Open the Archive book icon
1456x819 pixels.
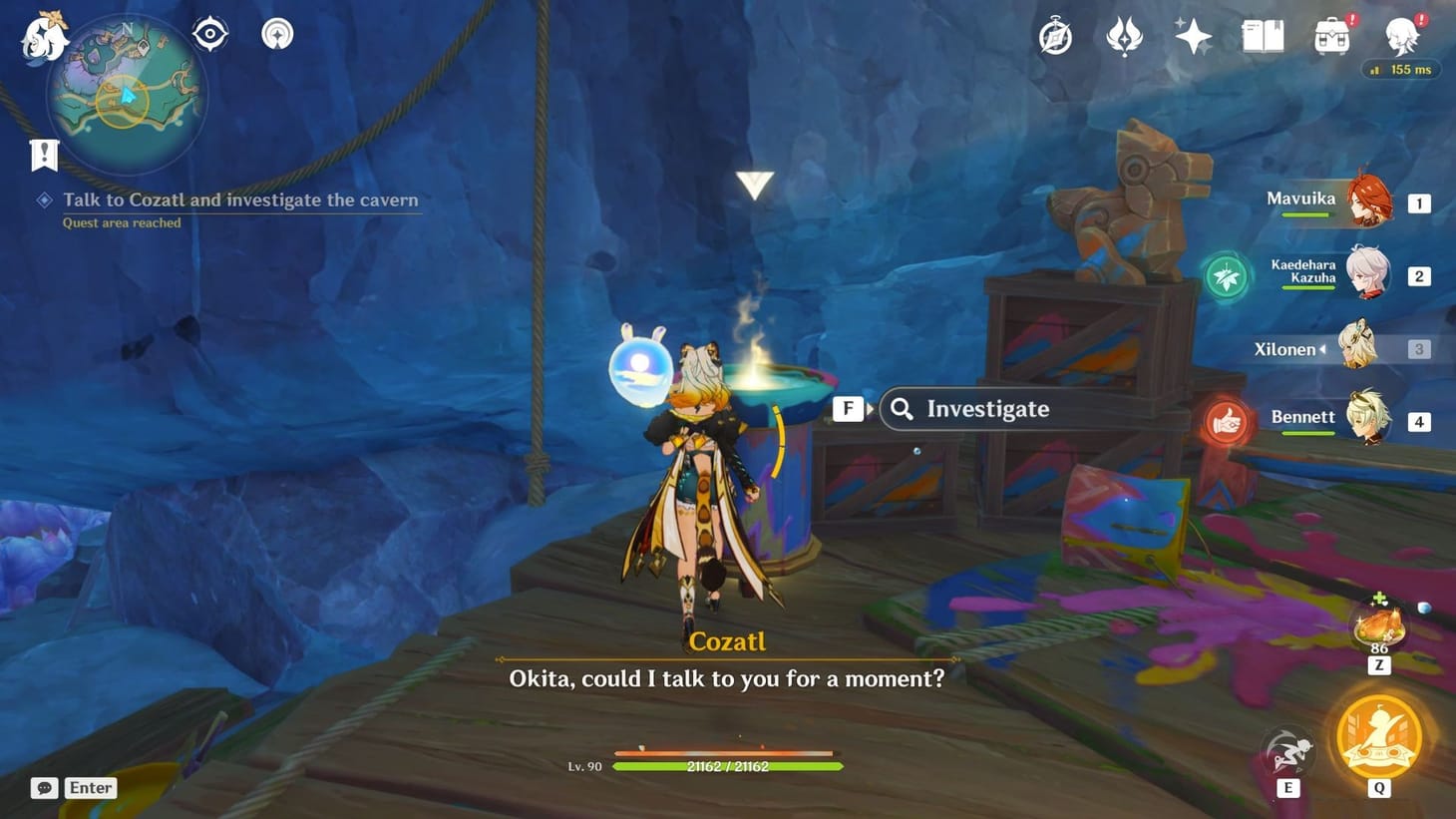click(1262, 35)
